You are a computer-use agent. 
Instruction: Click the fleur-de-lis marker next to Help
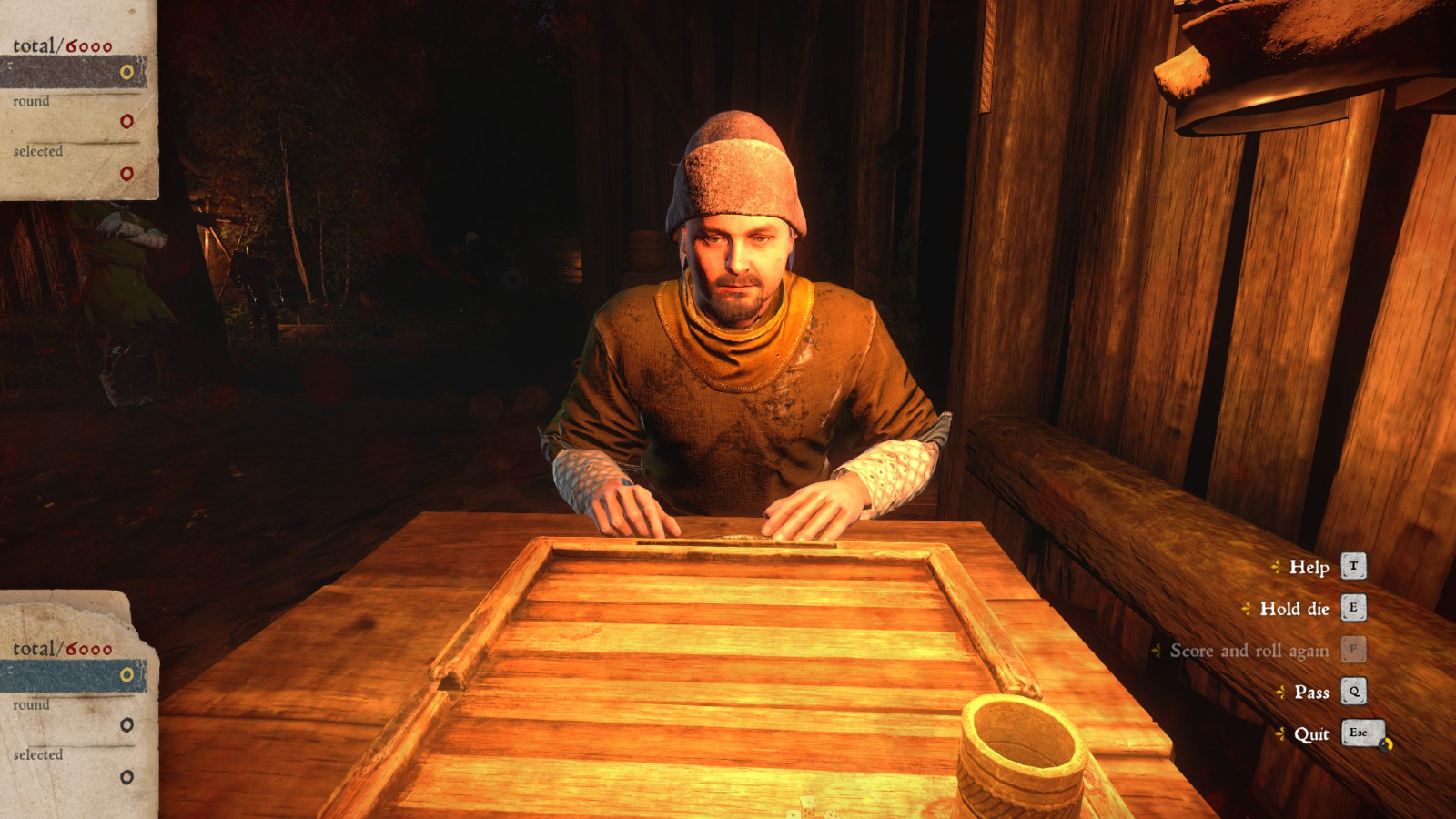tap(1278, 567)
